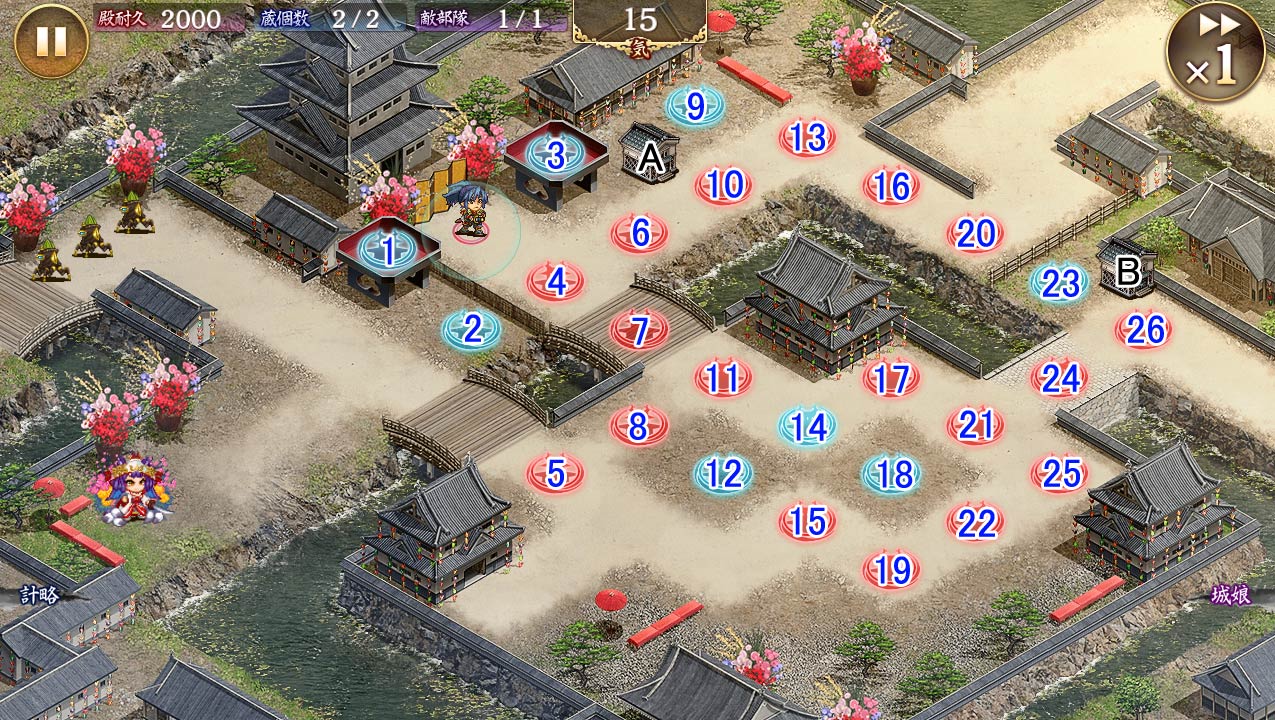Select deployment tile number 1
This screenshot has width=1275, height=720.
[388, 251]
